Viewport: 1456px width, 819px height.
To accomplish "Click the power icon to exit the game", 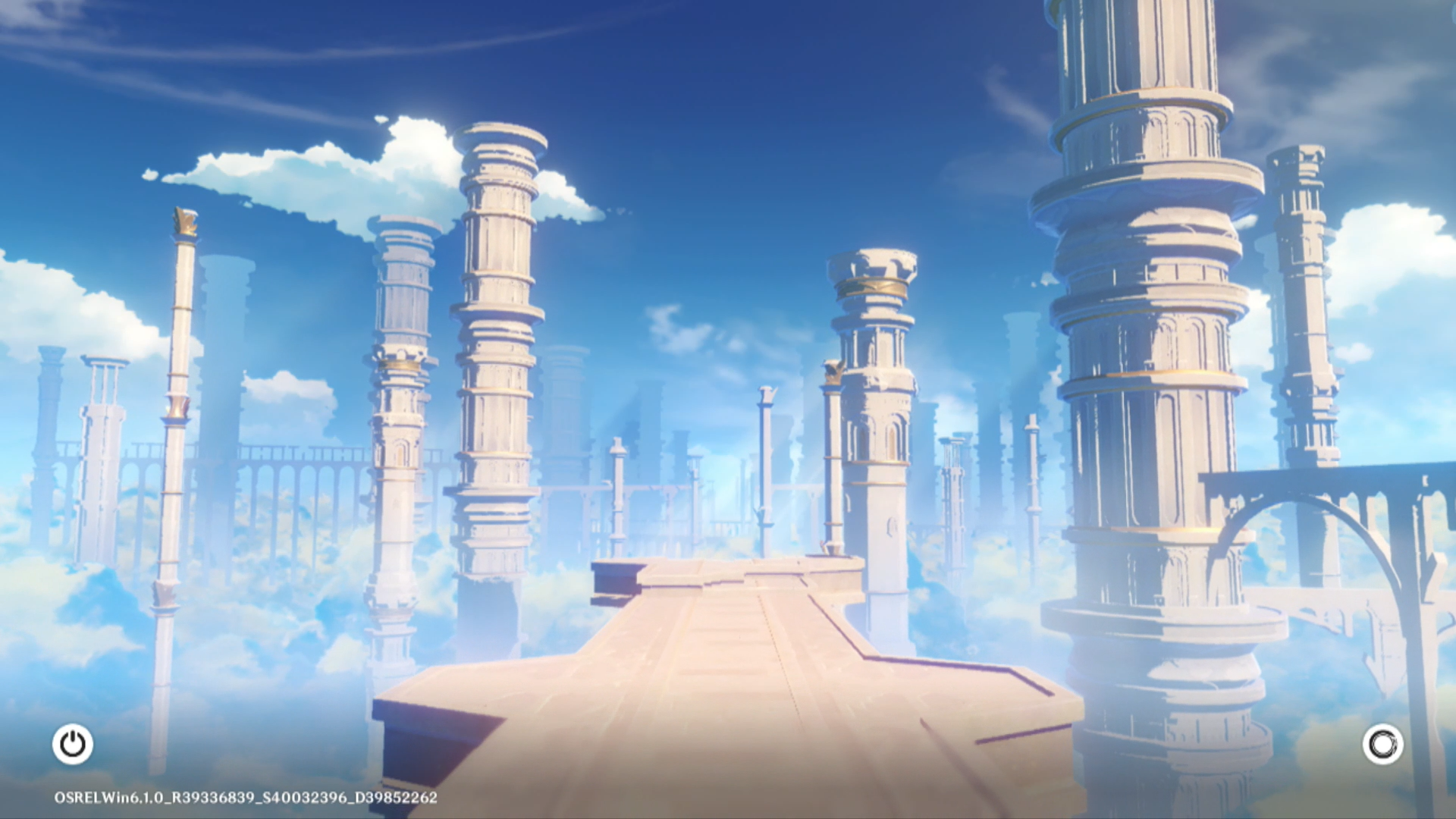I will [73, 744].
